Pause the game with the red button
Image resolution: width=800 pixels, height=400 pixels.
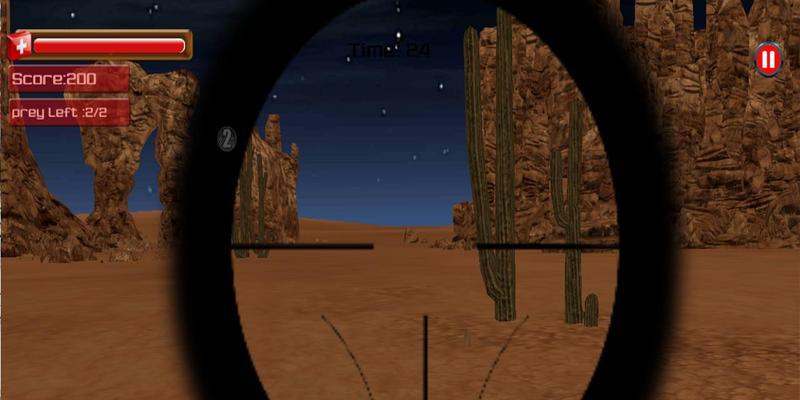point(768,60)
